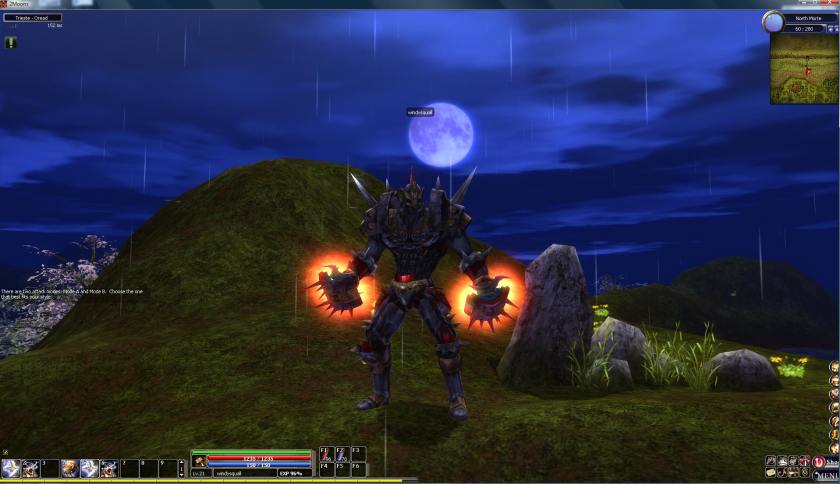Activate the first skill in the hotbar
840x484 pixels.
click(x=12, y=468)
